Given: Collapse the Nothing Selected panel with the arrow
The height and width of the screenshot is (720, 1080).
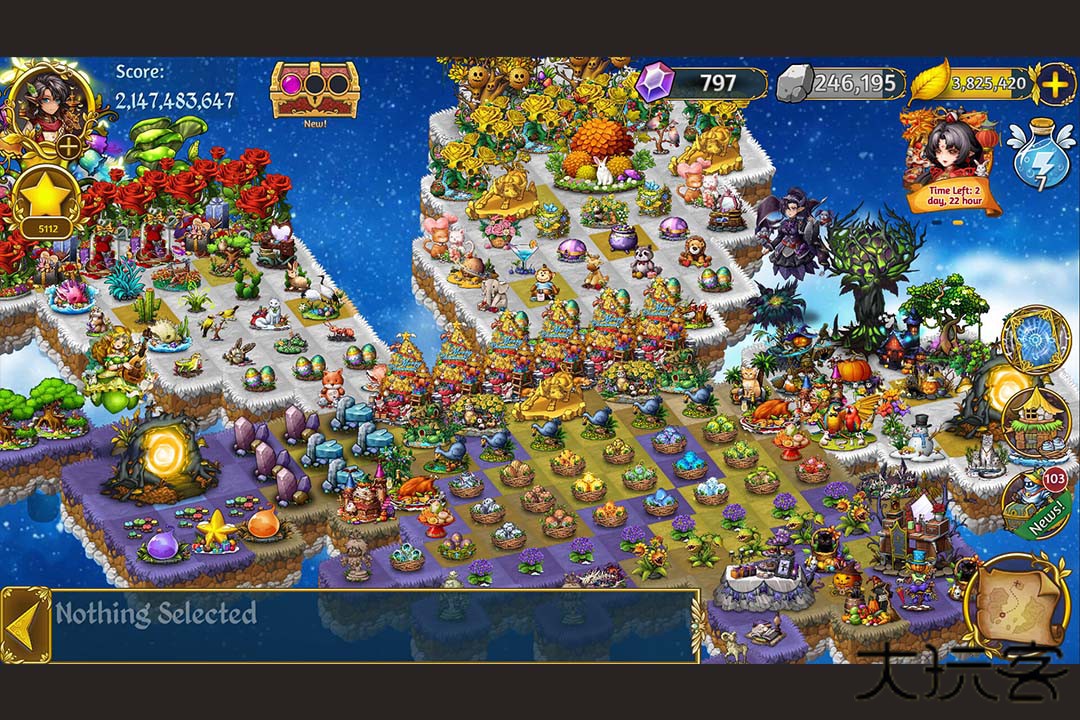Looking at the screenshot, I should click(26, 626).
